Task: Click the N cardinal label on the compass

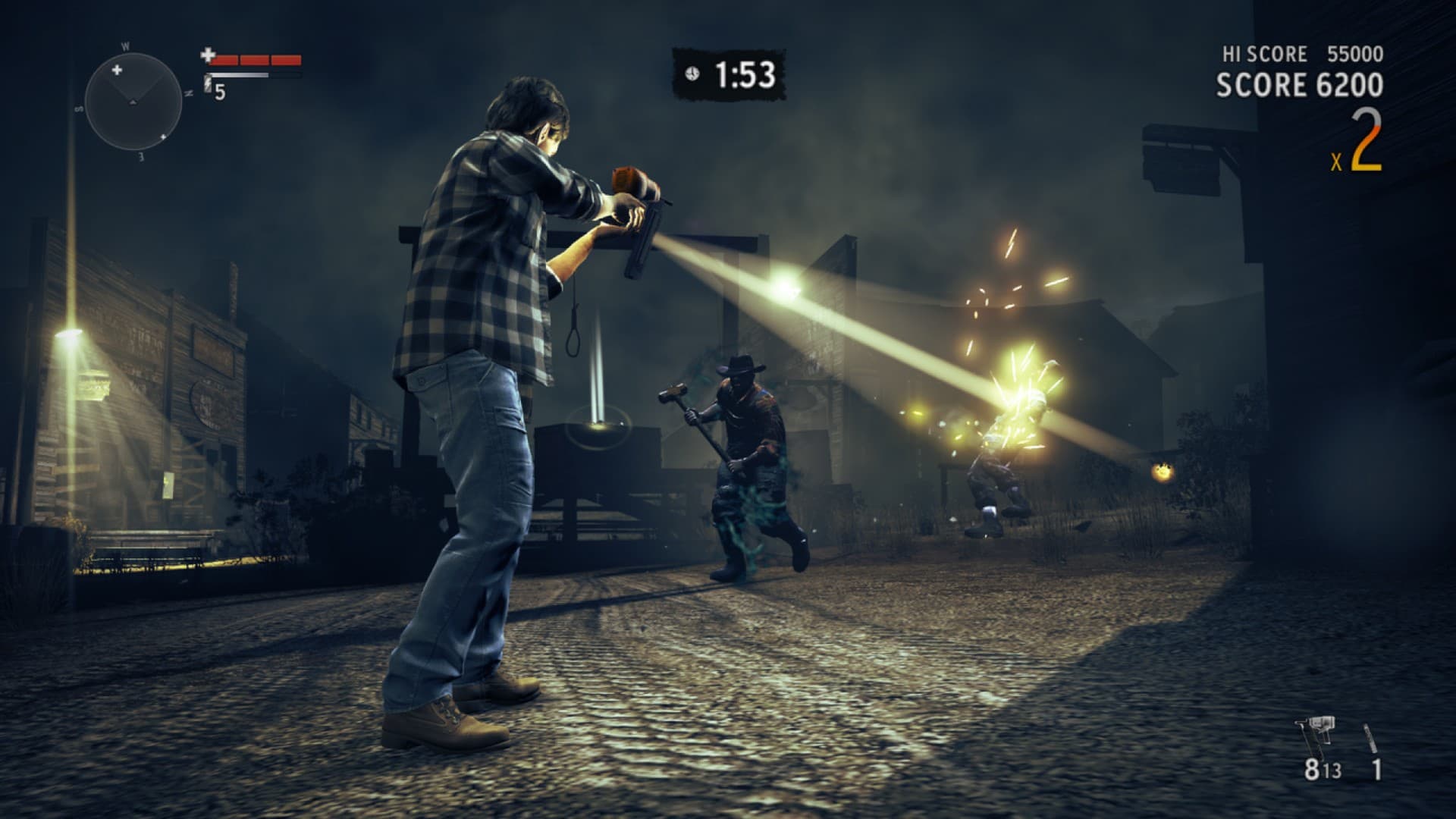Action: click(x=190, y=93)
